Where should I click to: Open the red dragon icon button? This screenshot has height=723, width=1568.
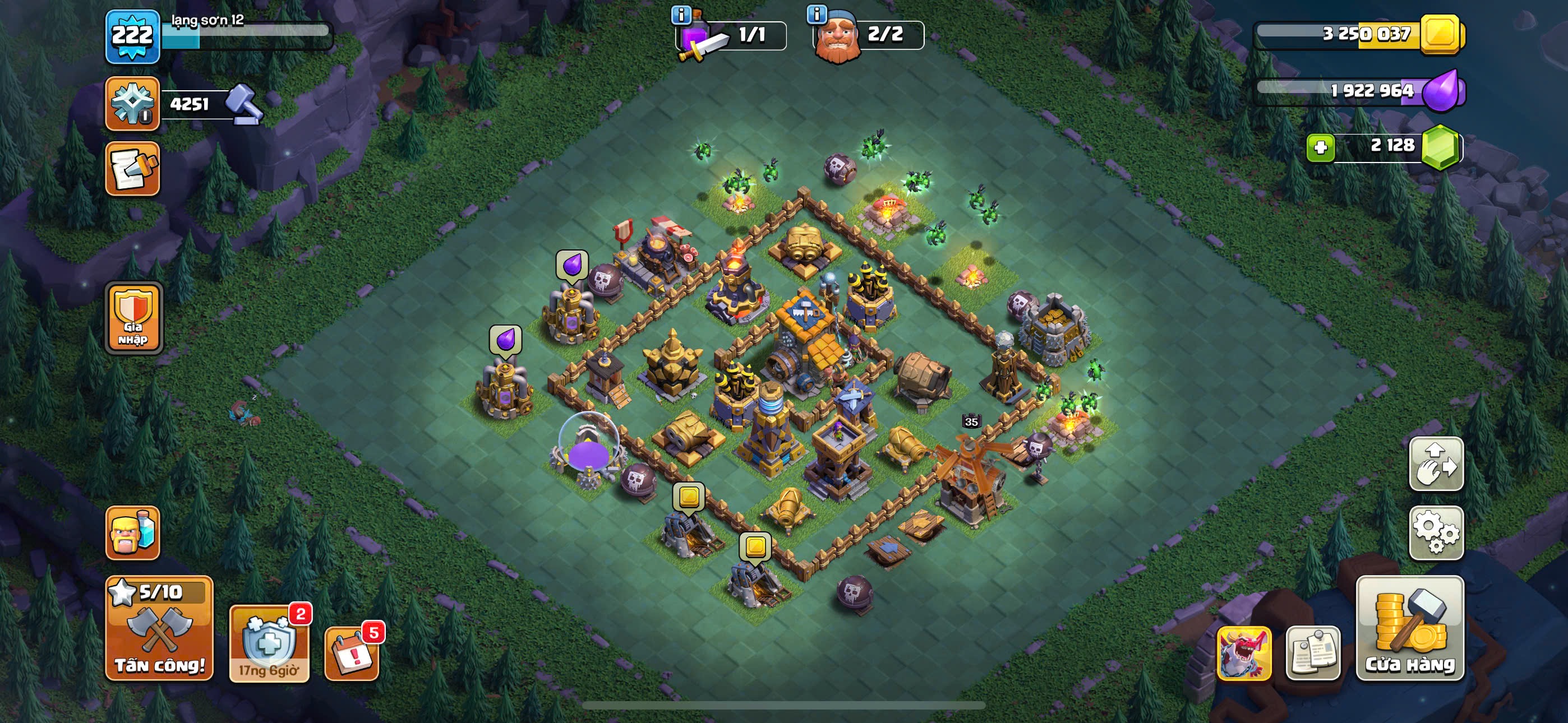tap(1243, 653)
